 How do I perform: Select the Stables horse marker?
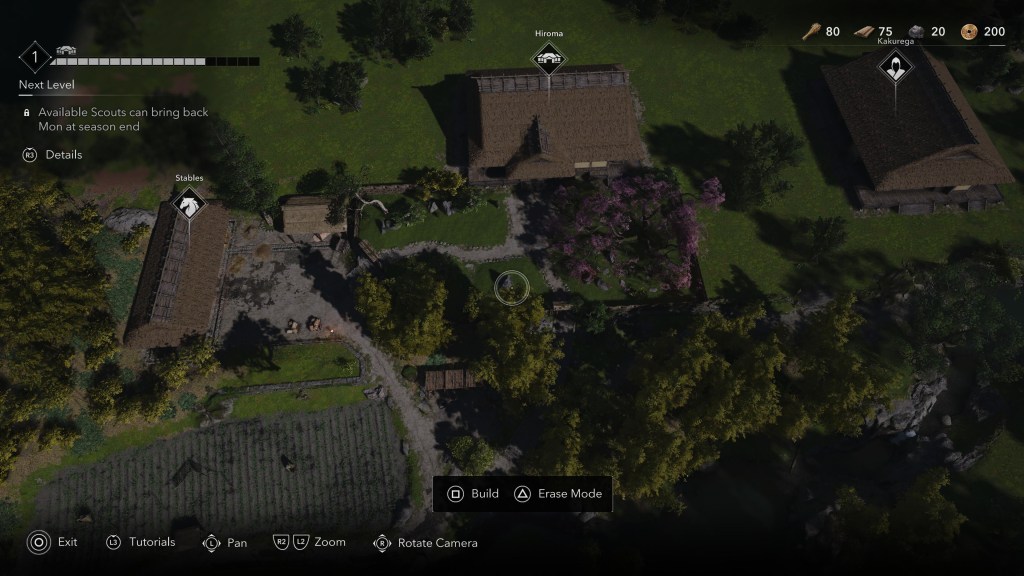(x=189, y=203)
